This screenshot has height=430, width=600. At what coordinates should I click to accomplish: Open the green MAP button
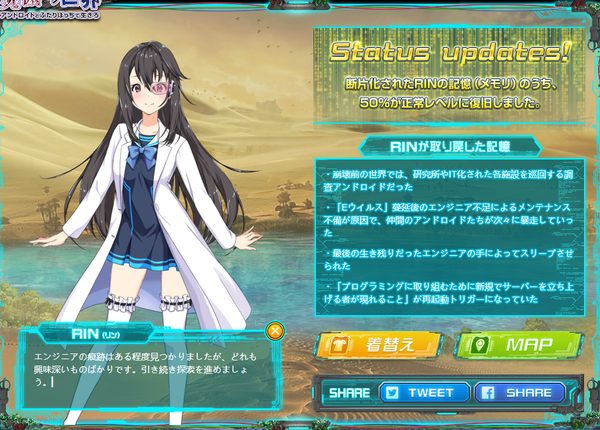pyautogui.click(x=517, y=345)
